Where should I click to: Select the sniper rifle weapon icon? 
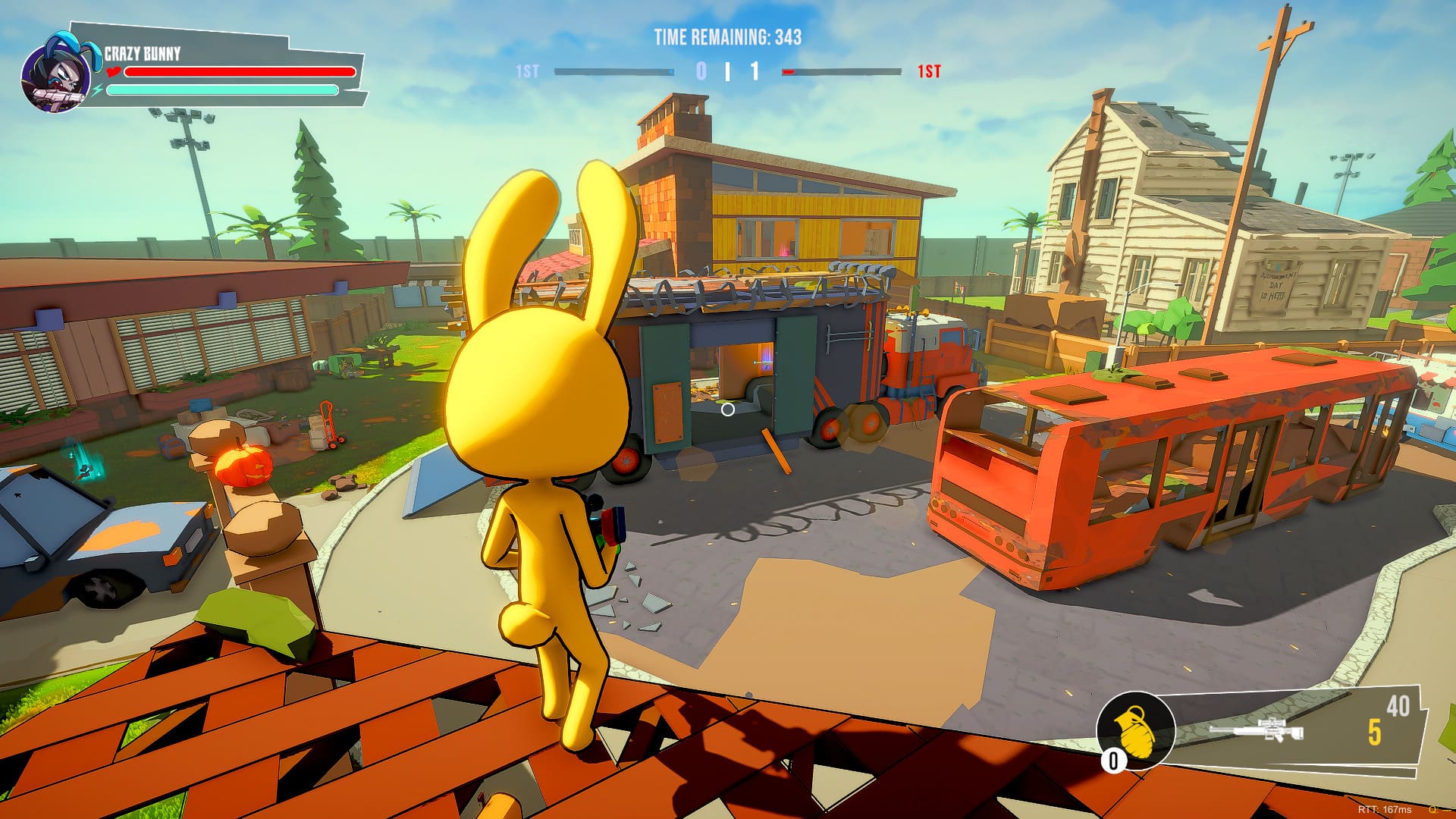point(1256,731)
